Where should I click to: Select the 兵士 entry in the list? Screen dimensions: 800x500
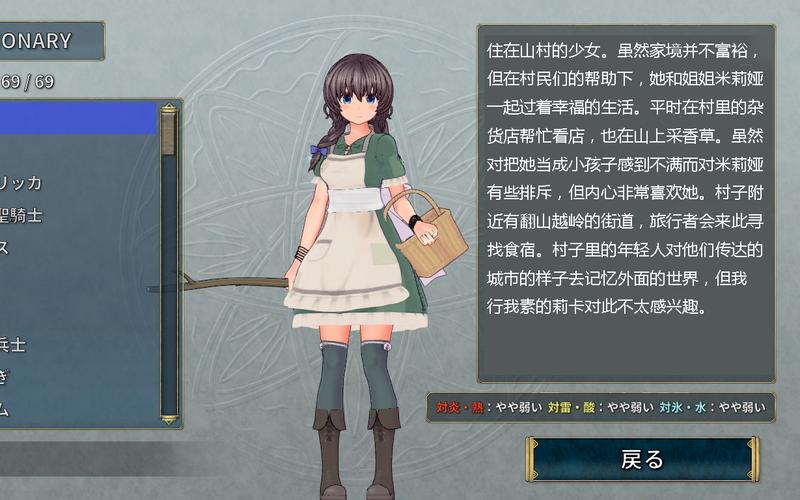click(14, 344)
